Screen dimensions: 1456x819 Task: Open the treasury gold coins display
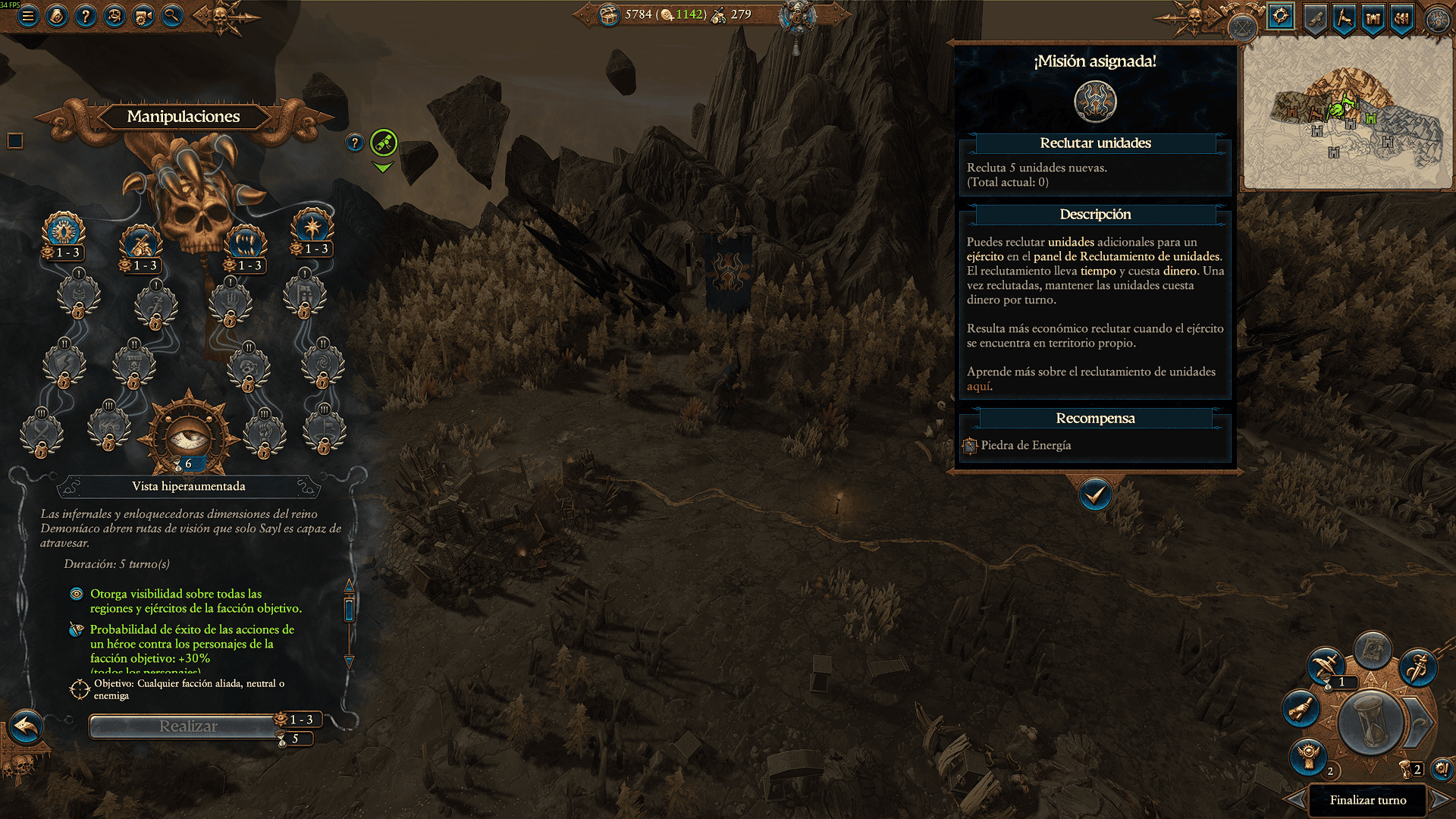pos(639,14)
